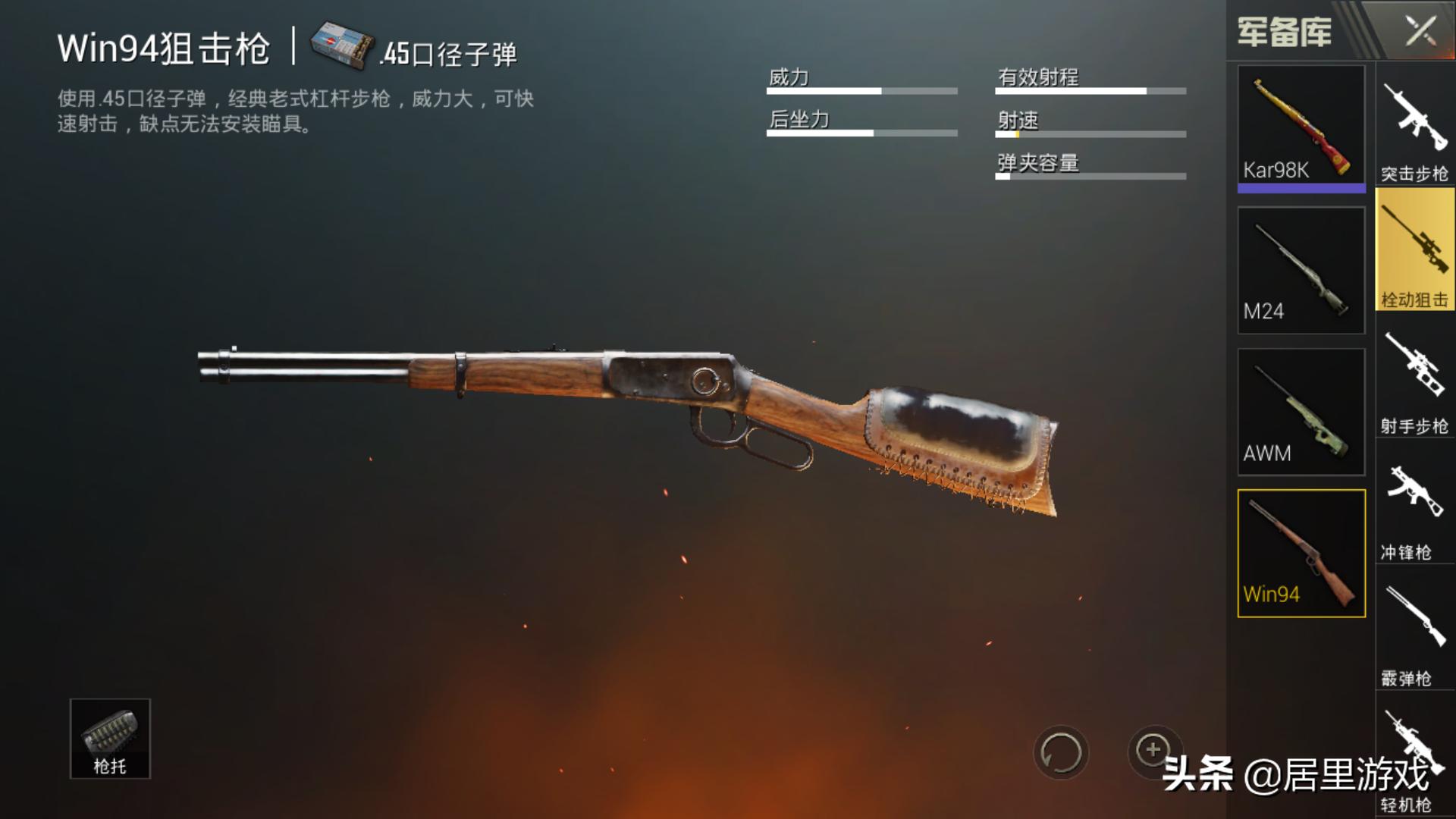Viewport: 1456px width, 819px height.
Task: Click the .45 caliber ammo icon
Action: point(342,45)
